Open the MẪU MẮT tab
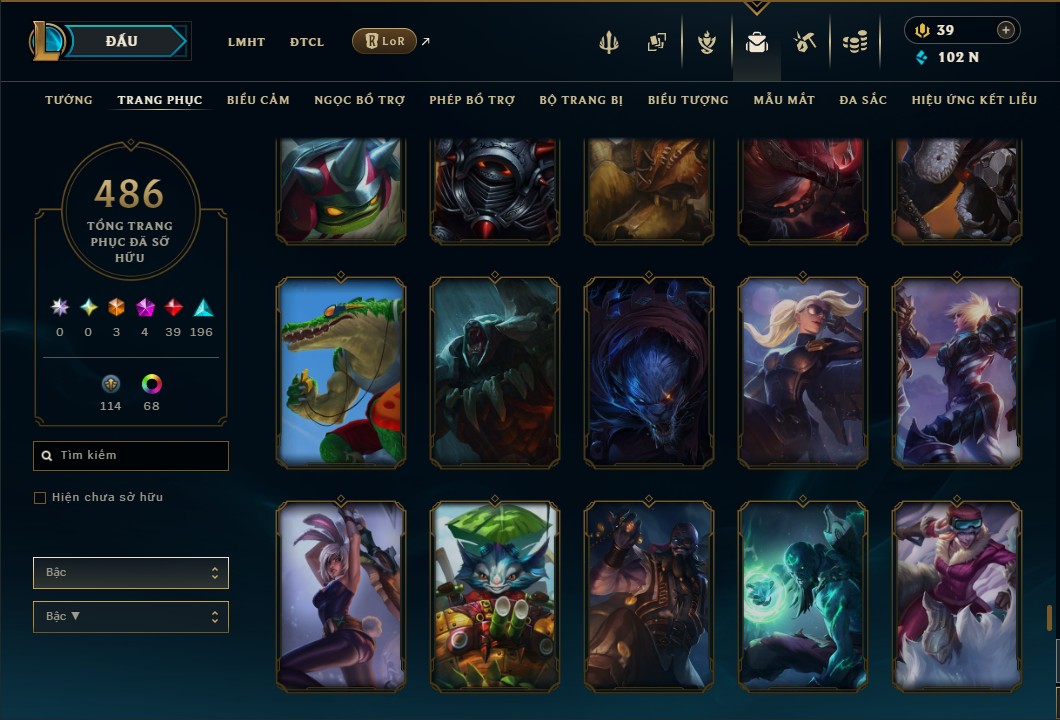 (784, 100)
